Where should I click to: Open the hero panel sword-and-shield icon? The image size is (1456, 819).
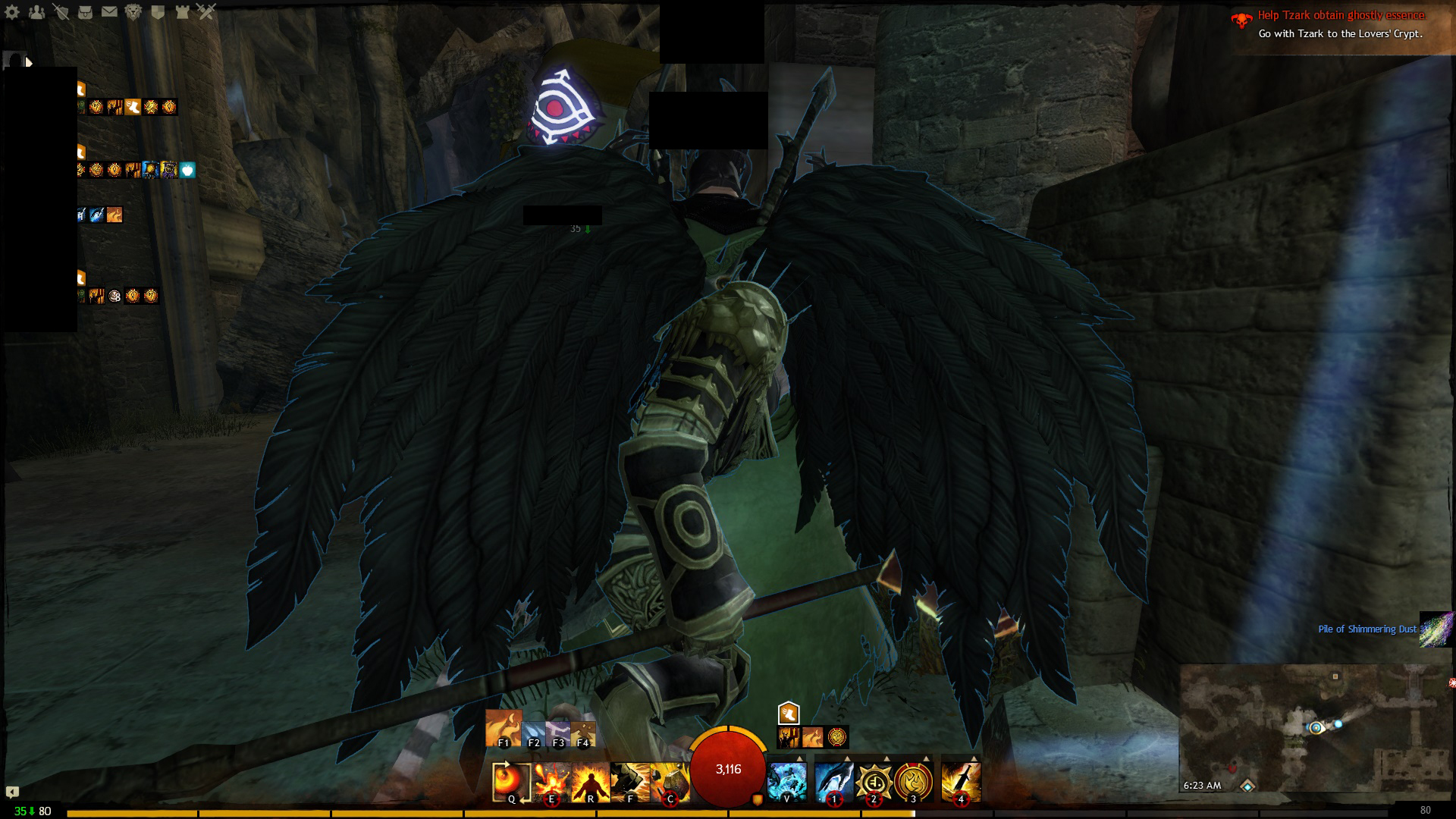[x=61, y=12]
